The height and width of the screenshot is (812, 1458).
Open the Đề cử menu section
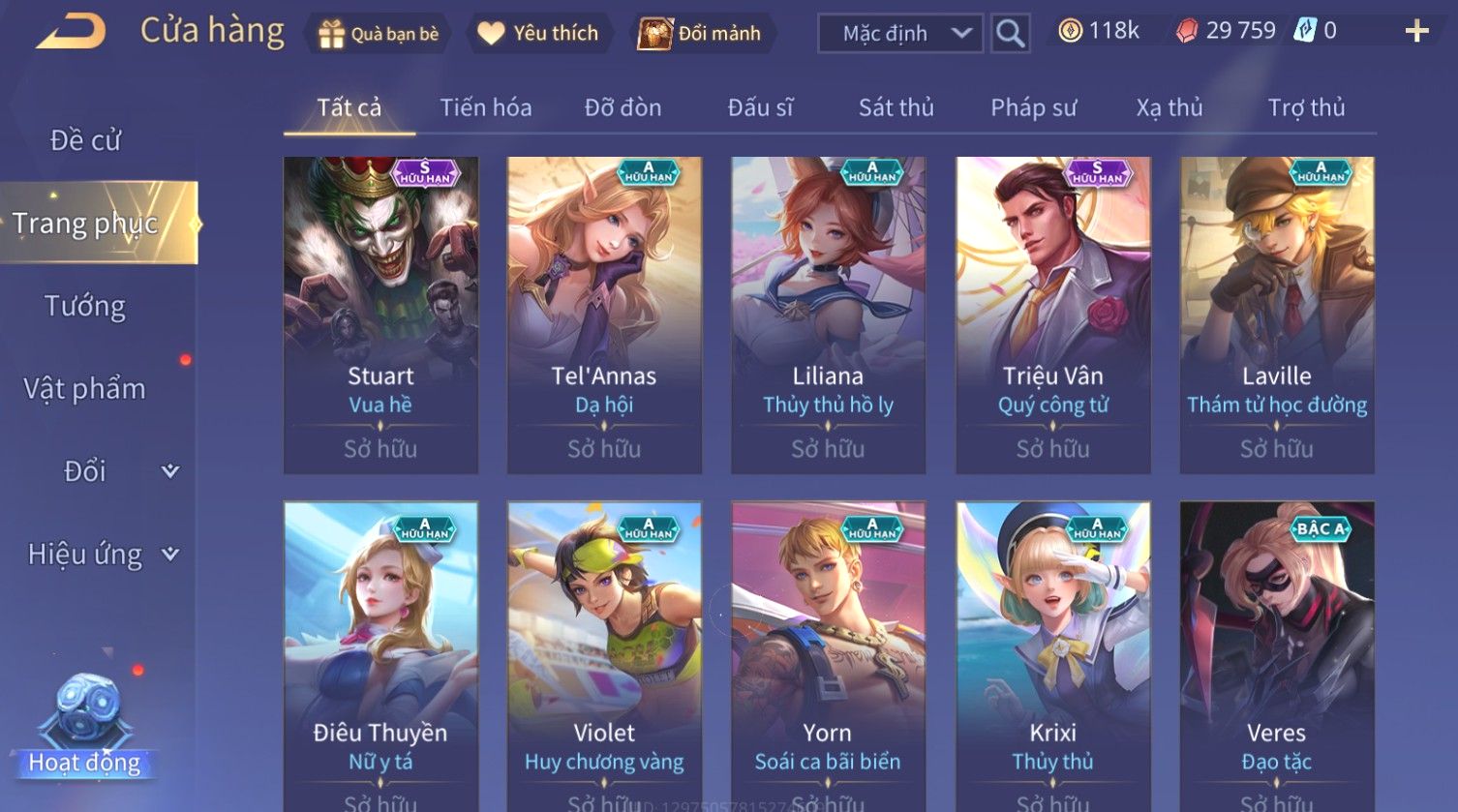85,140
